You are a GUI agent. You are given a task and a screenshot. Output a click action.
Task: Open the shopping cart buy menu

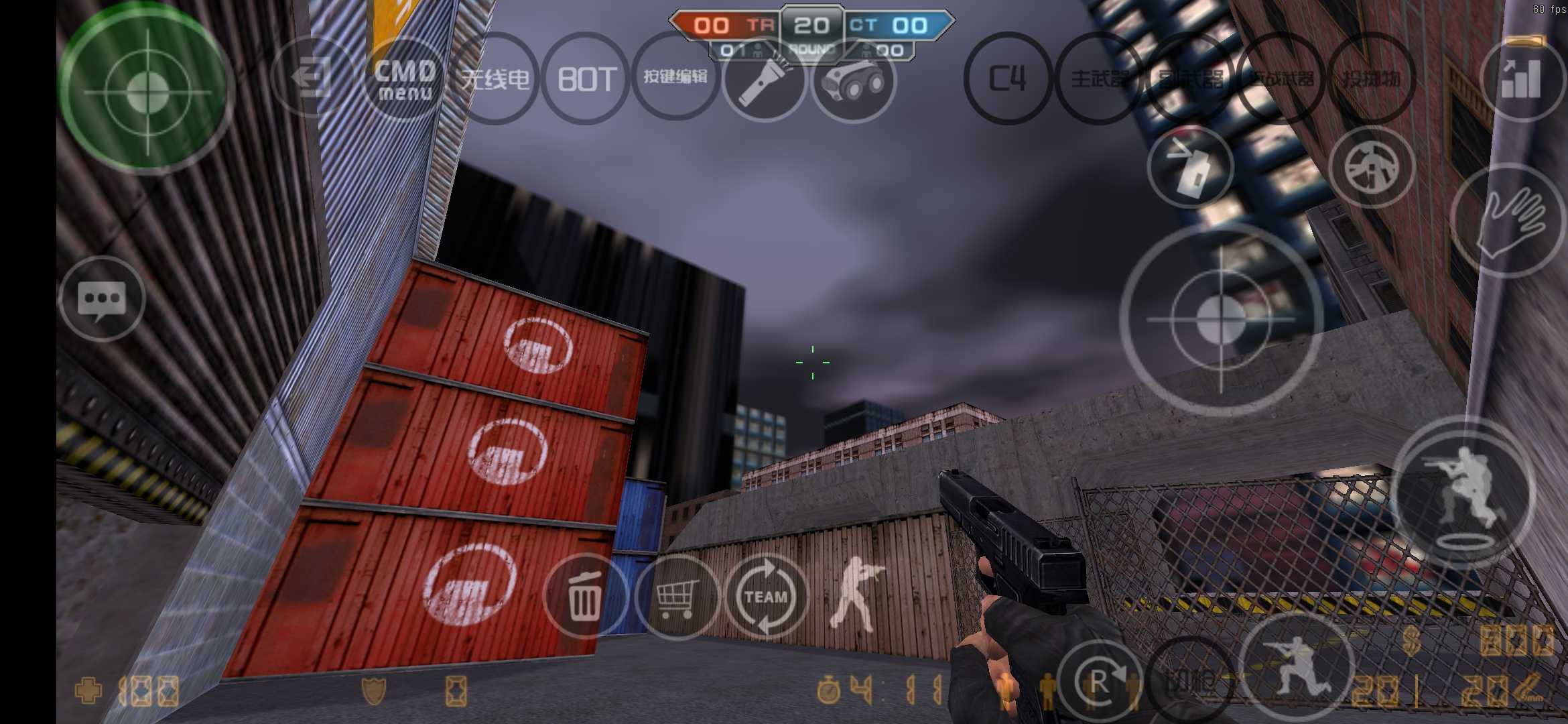pos(677,596)
